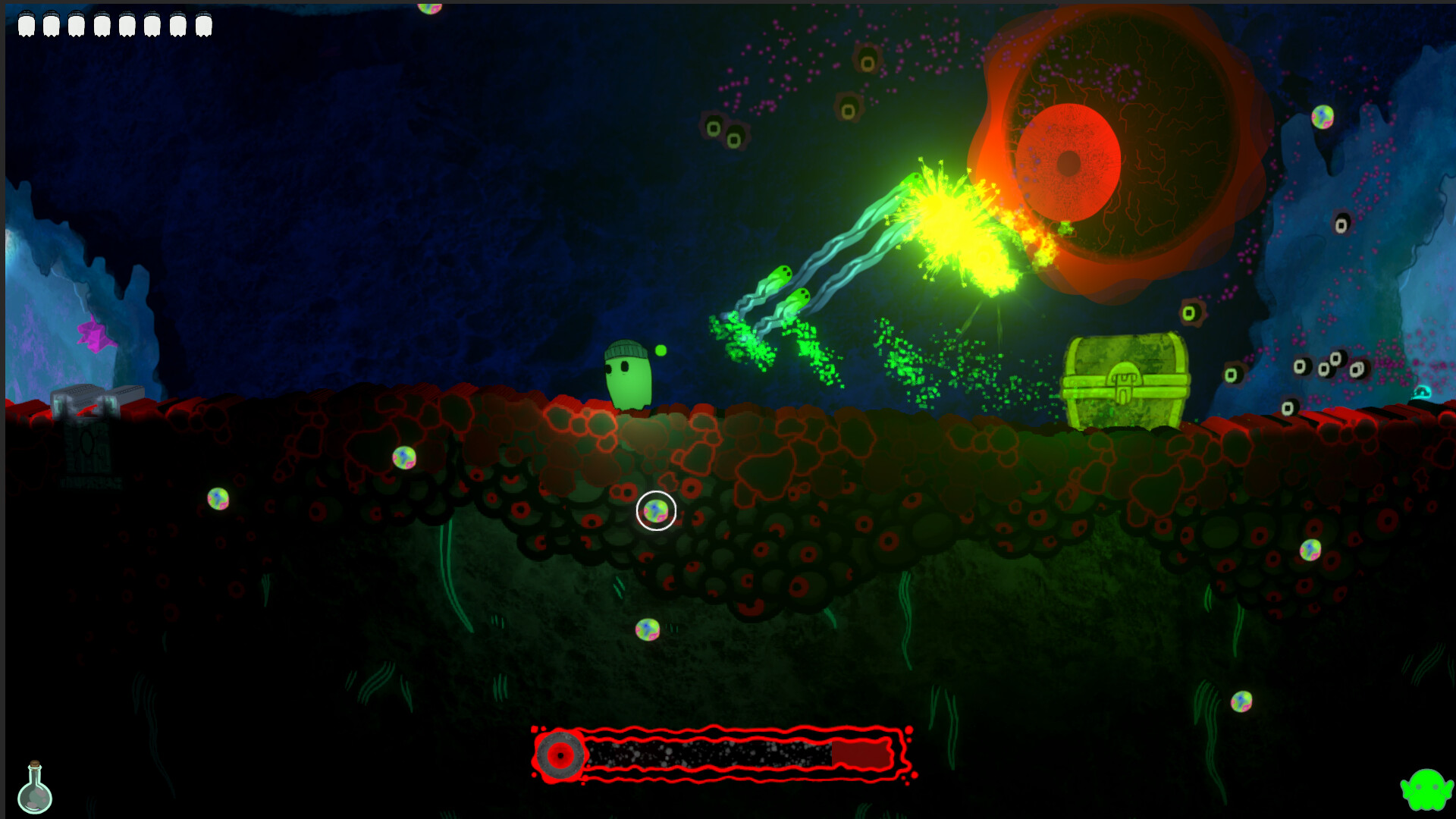Click the first ghost life icon top-left

click(x=28, y=23)
